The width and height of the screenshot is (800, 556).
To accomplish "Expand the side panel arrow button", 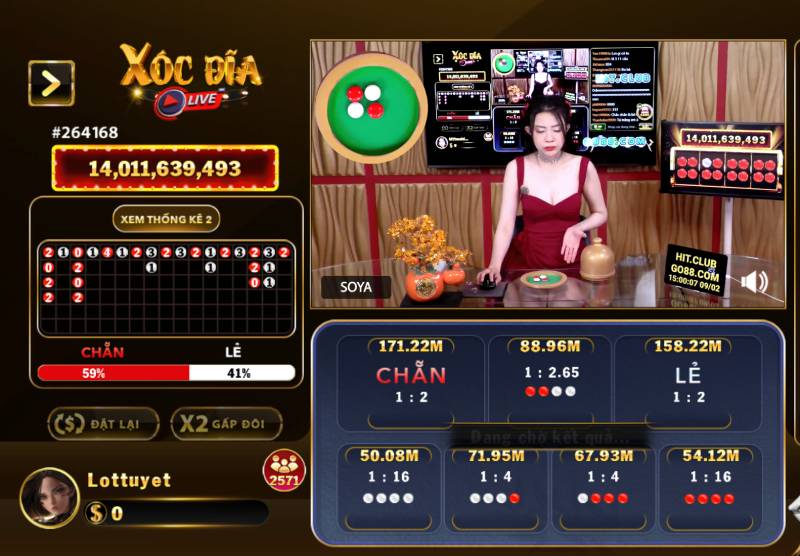I will (51, 83).
